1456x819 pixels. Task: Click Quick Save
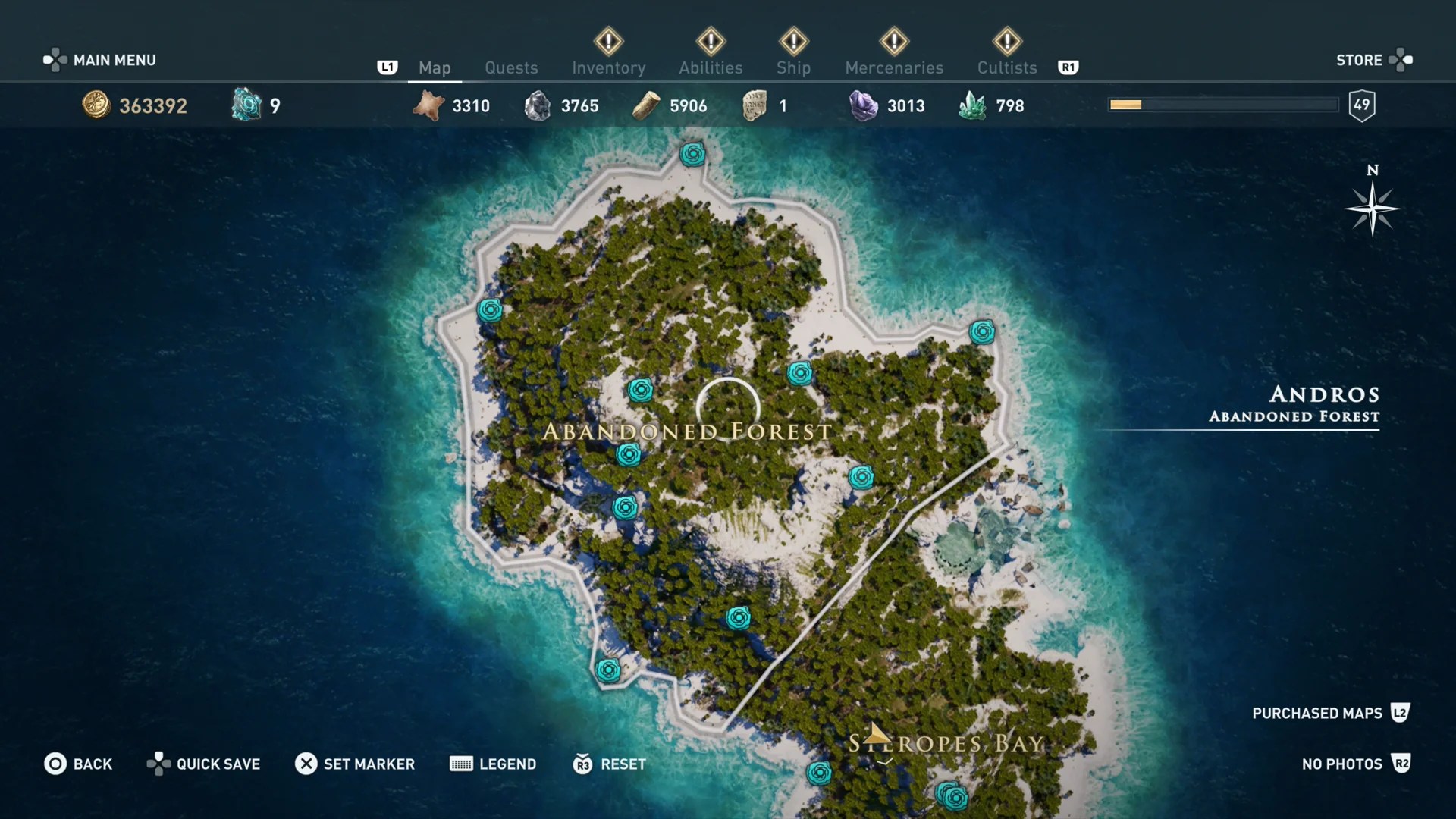tap(203, 764)
